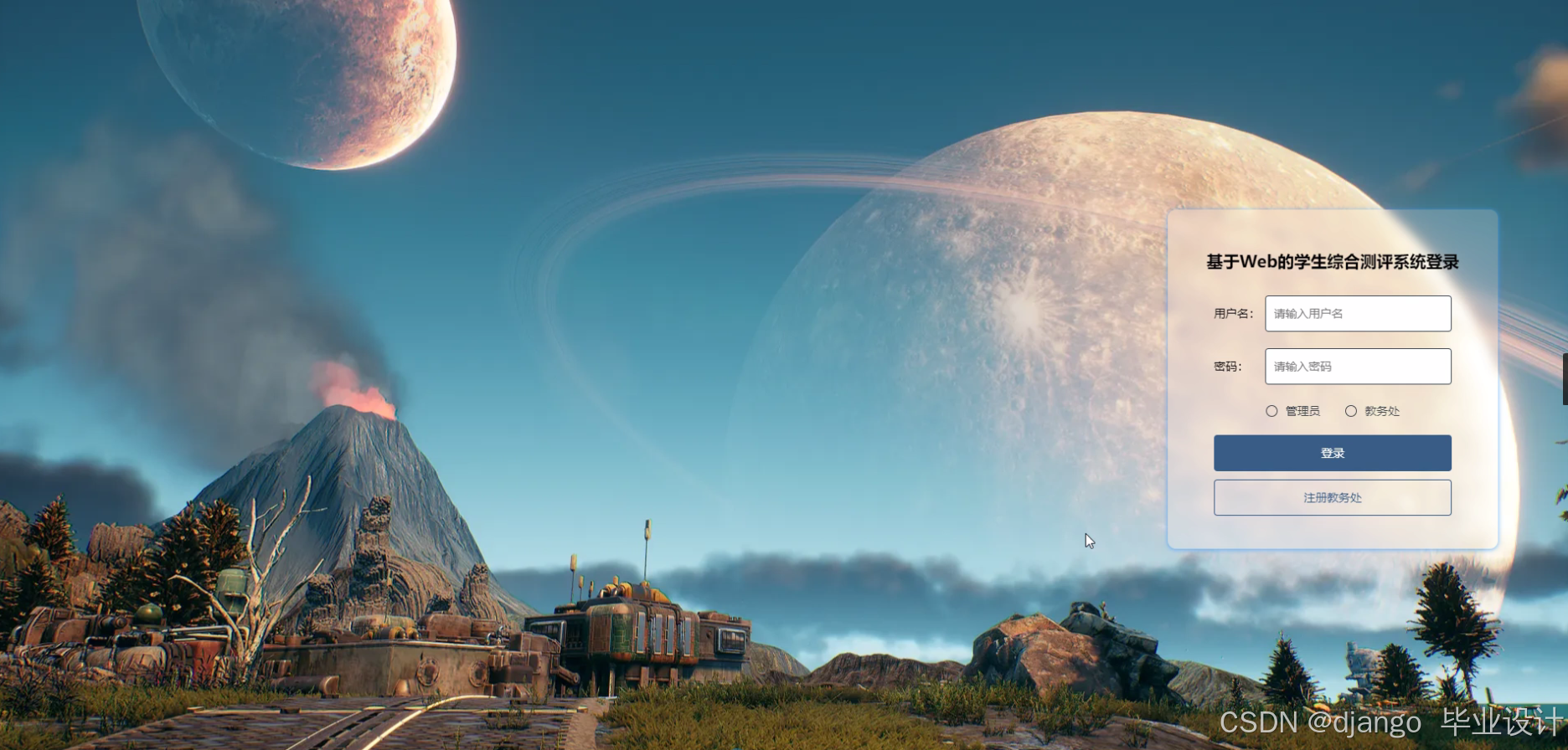
Task: Focus the 密码 password input field
Action: pyautogui.click(x=1357, y=367)
